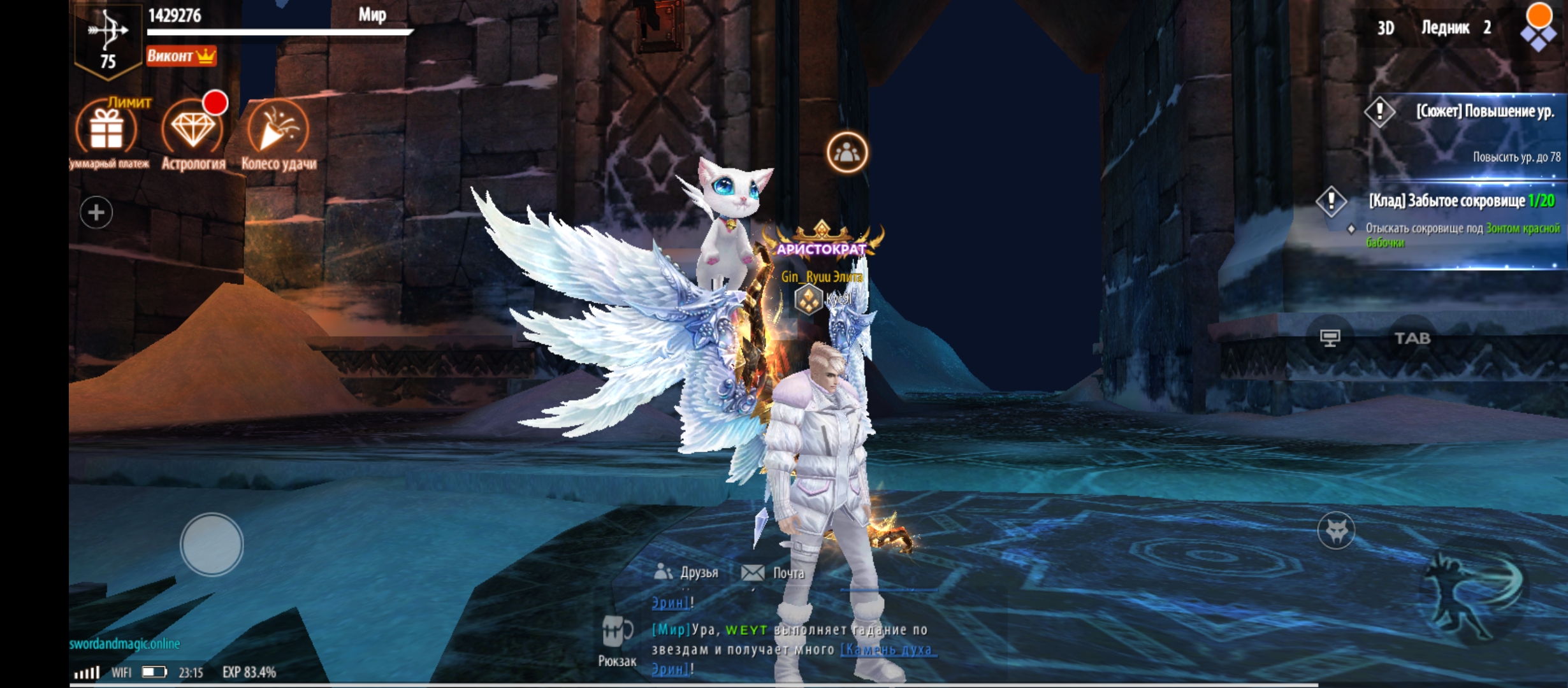Open the Ледник location map
1568x688 pixels.
[1455, 28]
